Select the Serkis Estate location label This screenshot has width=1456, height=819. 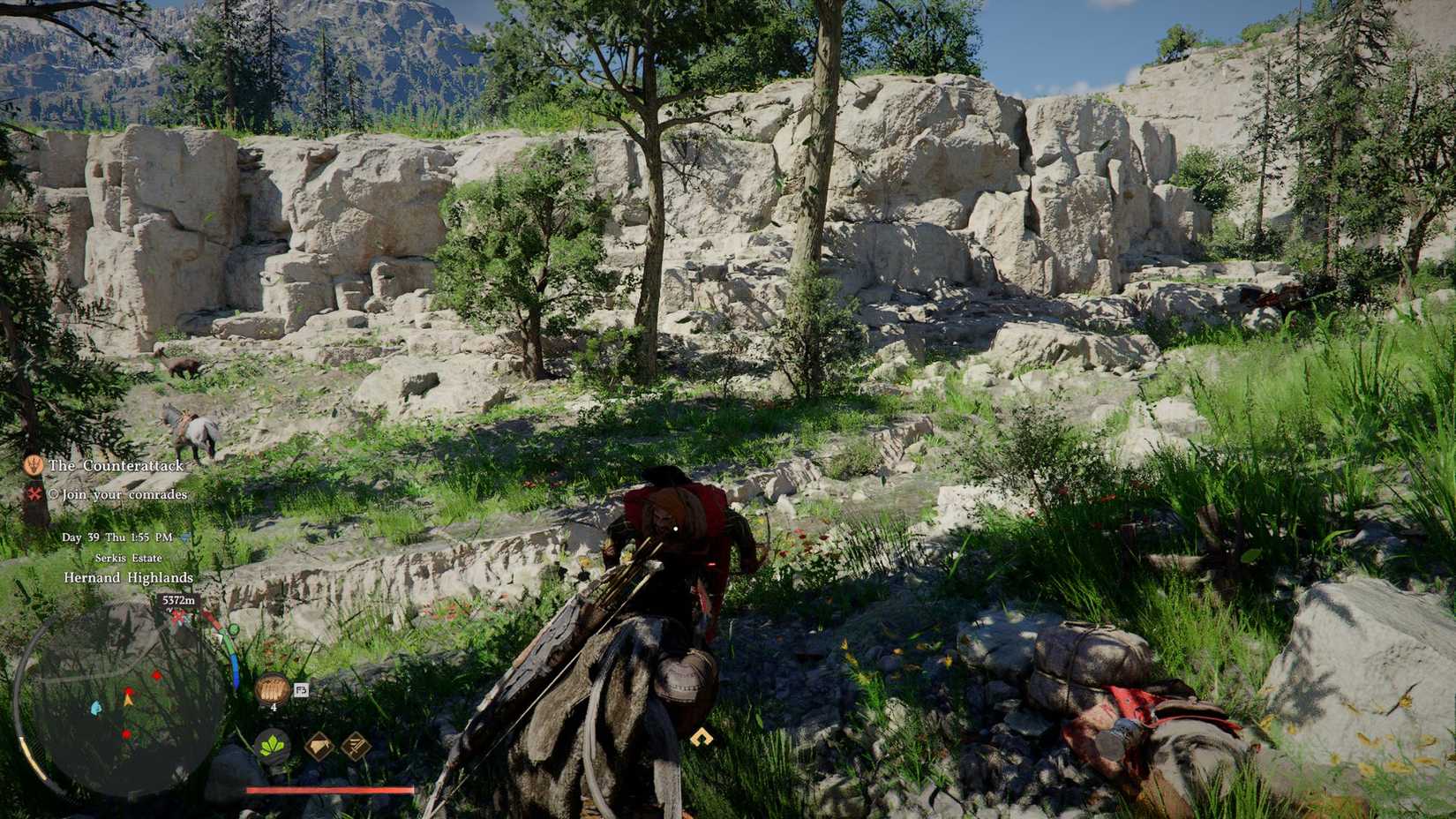128,557
